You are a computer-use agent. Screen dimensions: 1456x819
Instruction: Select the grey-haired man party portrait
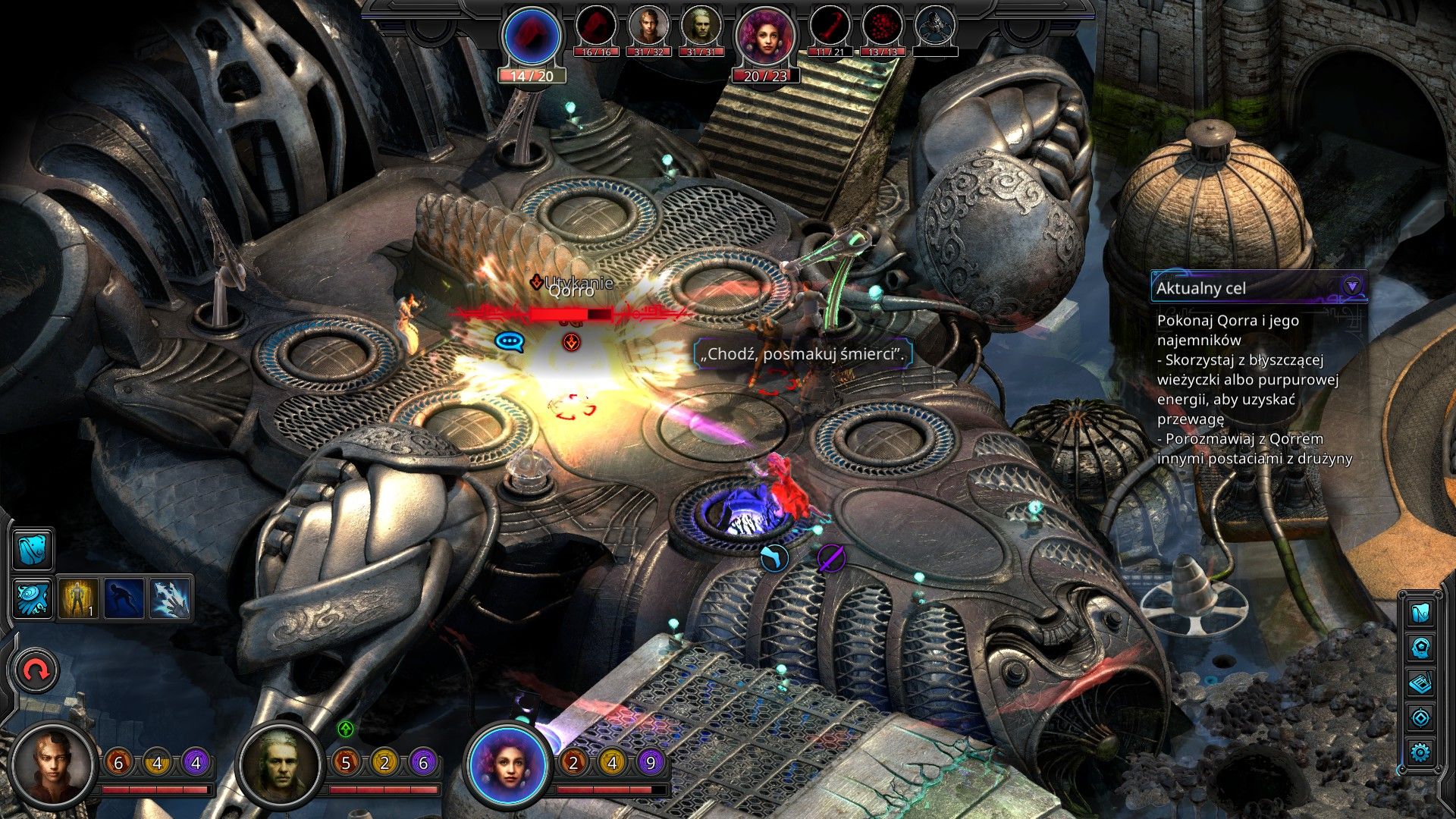coord(281,764)
